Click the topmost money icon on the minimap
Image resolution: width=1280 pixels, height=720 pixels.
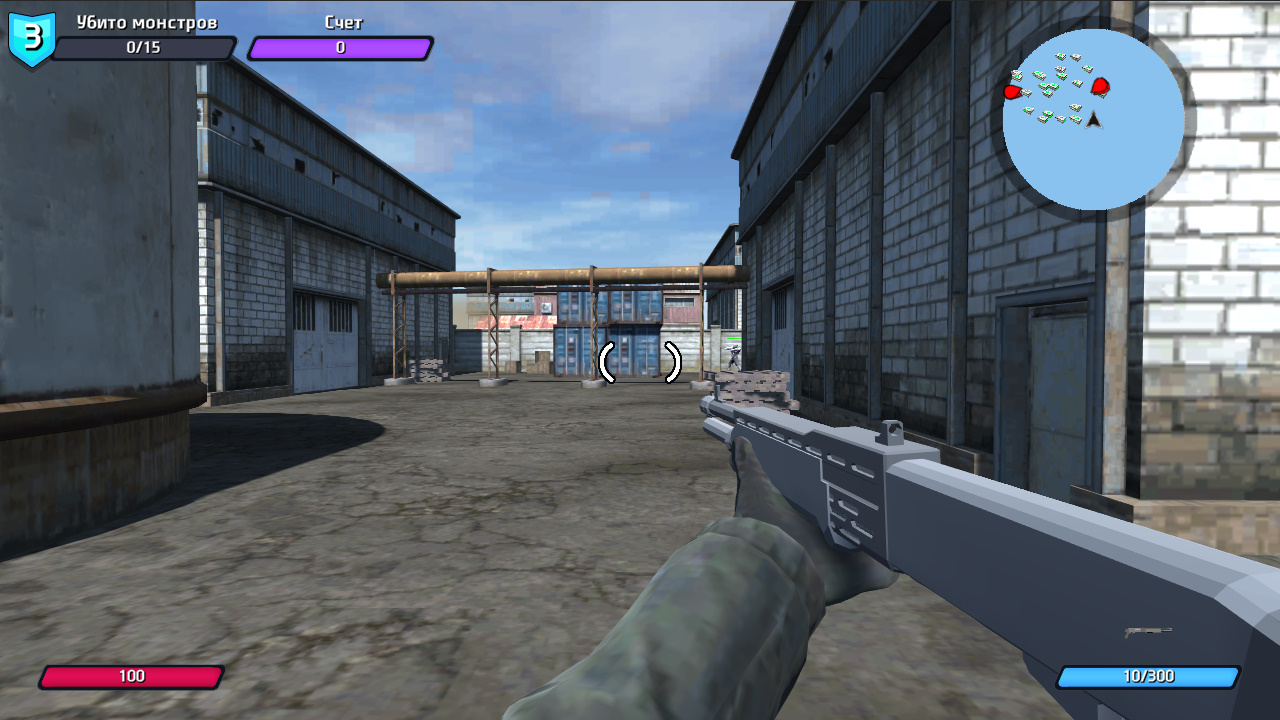tap(1062, 56)
